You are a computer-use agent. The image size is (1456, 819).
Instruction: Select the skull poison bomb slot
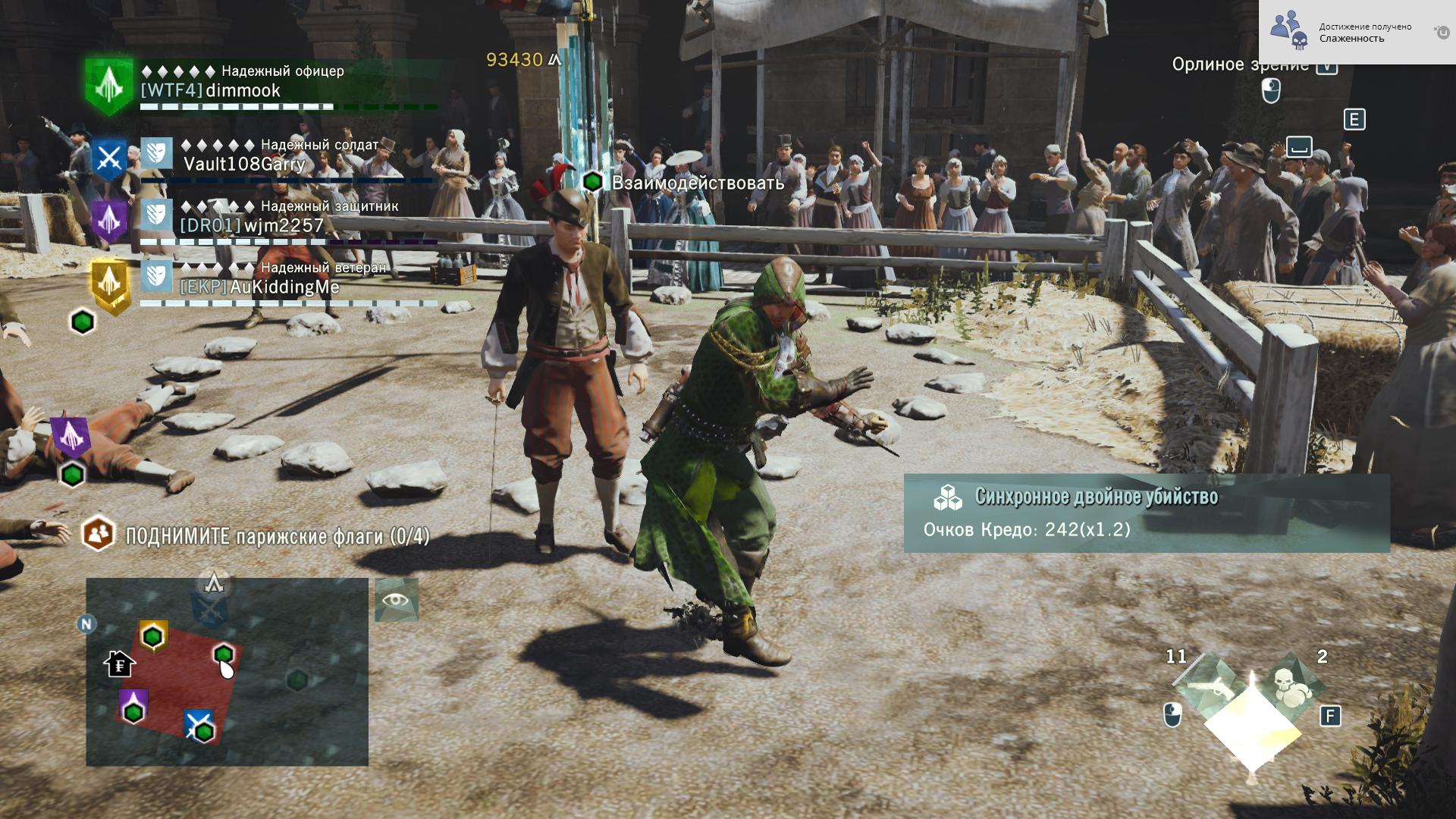click(x=1288, y=684)
